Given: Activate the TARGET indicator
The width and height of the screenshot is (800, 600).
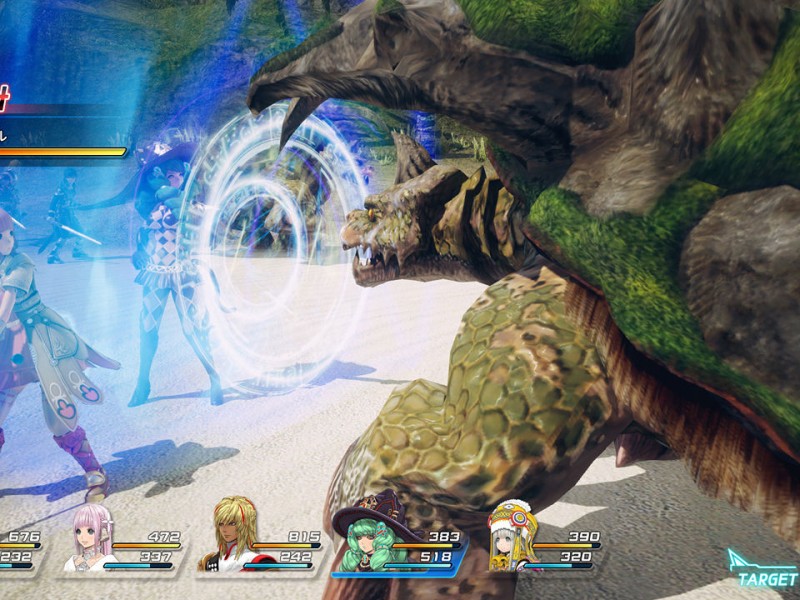Looking at the screenshot, I should click(763, 570).
